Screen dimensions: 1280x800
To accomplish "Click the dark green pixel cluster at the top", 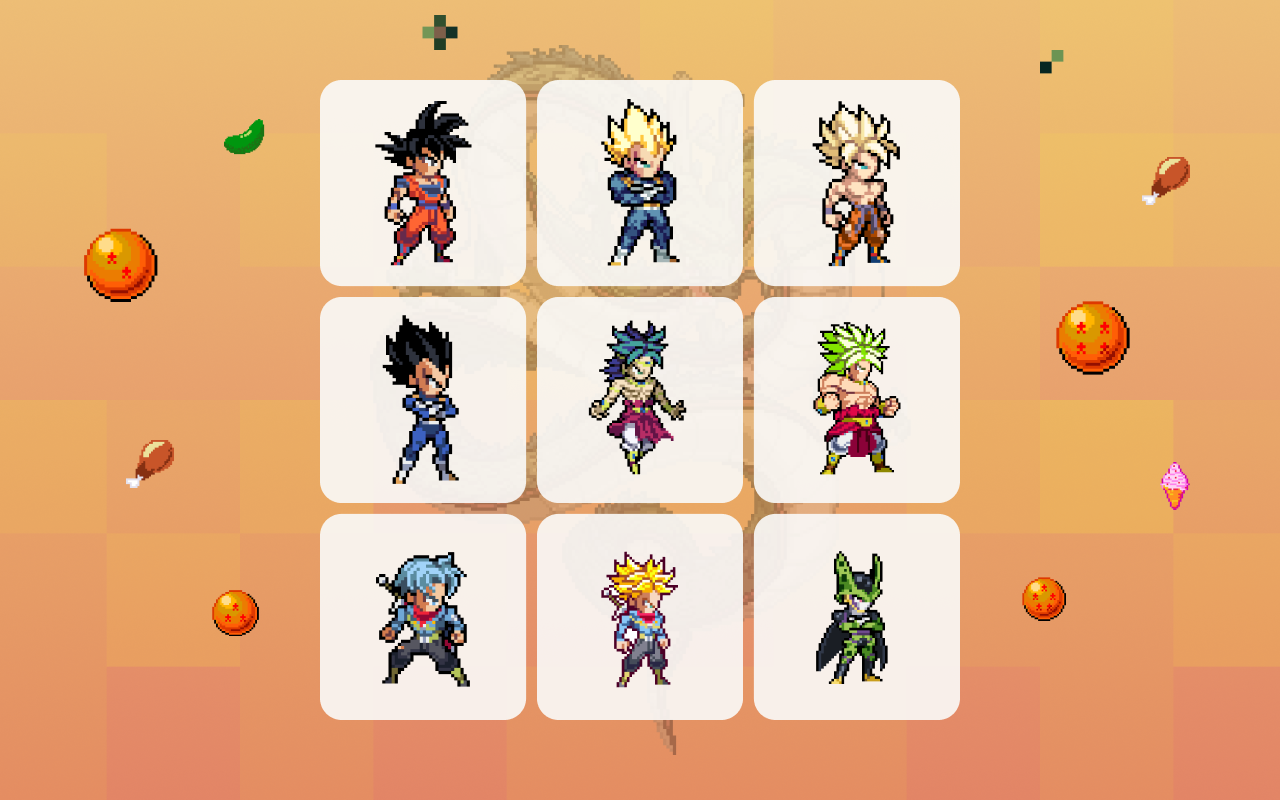I will 440,30.
